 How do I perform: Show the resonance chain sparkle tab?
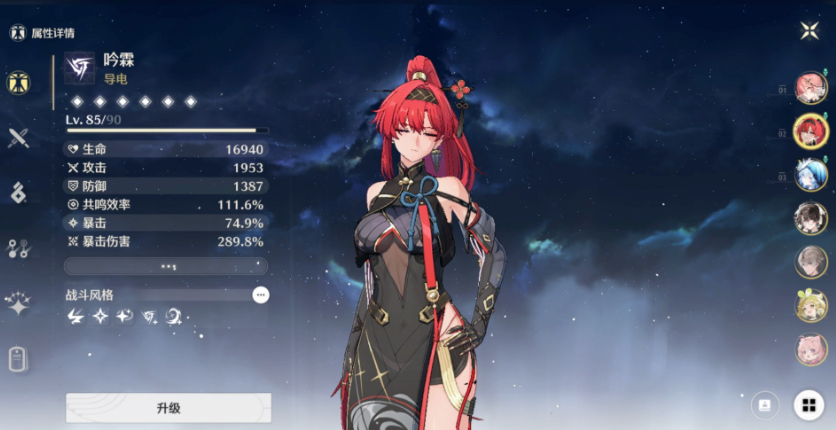pos(17,304)
